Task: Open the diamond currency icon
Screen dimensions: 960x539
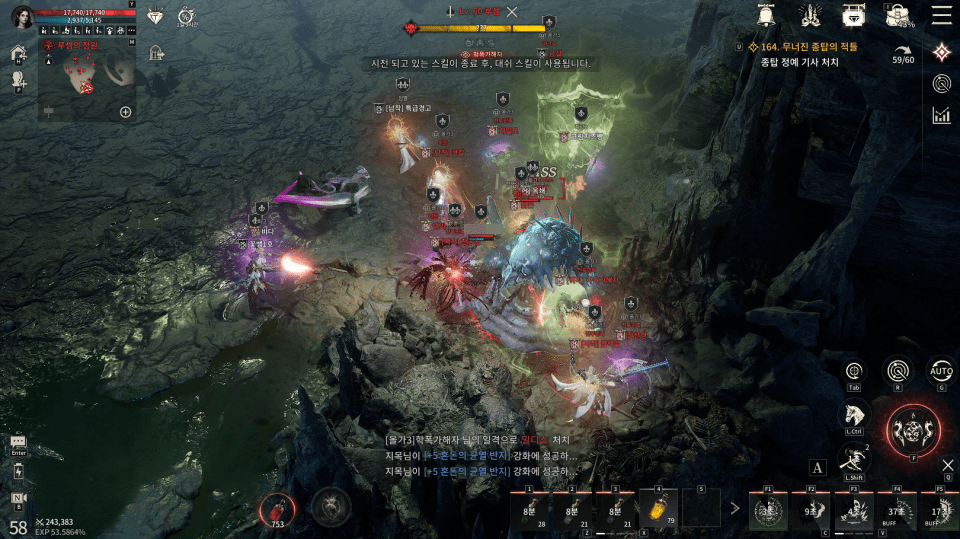Action: [x=155, y=17]
